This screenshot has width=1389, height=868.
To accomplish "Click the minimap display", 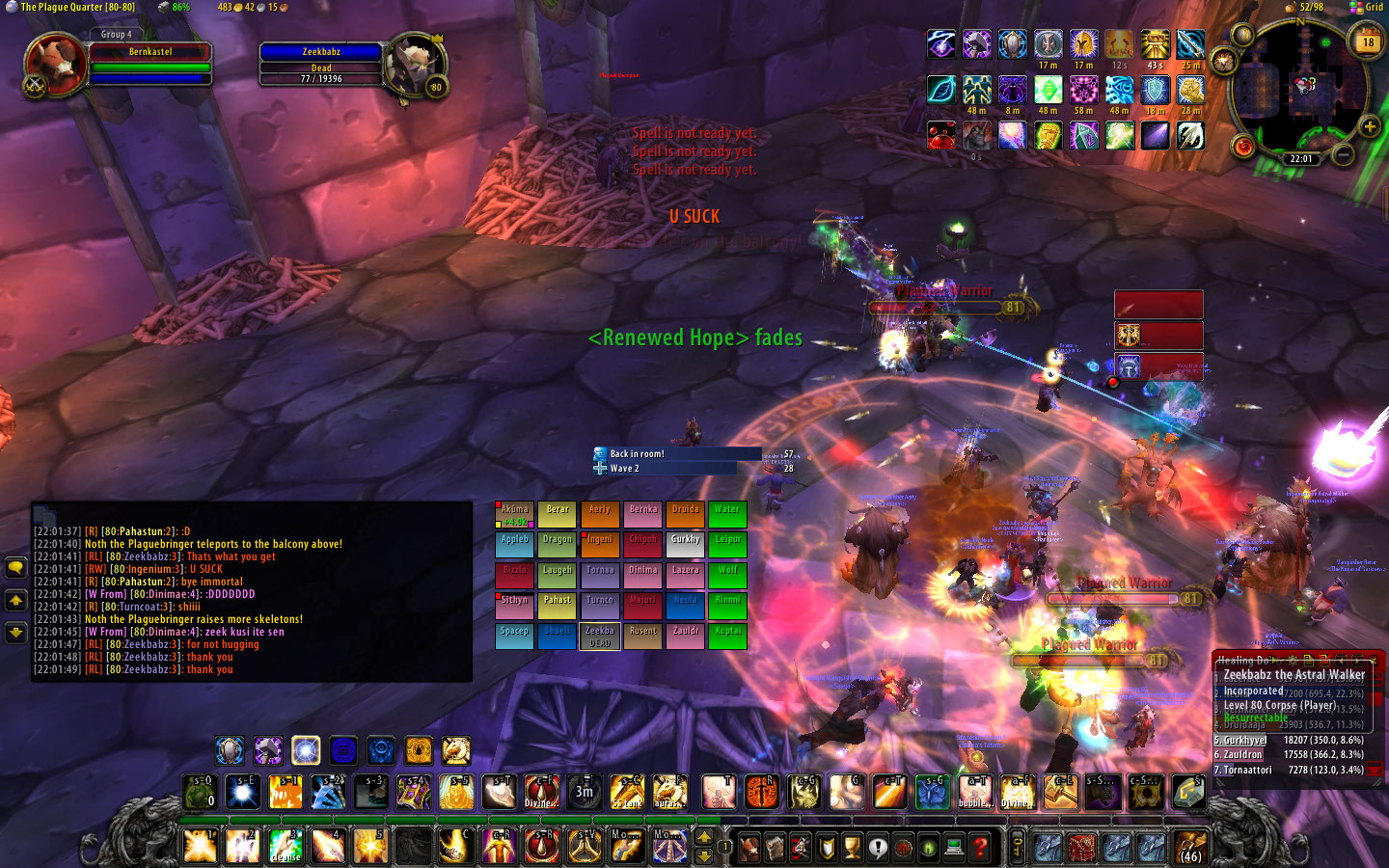I will [x=1299, y=87].
